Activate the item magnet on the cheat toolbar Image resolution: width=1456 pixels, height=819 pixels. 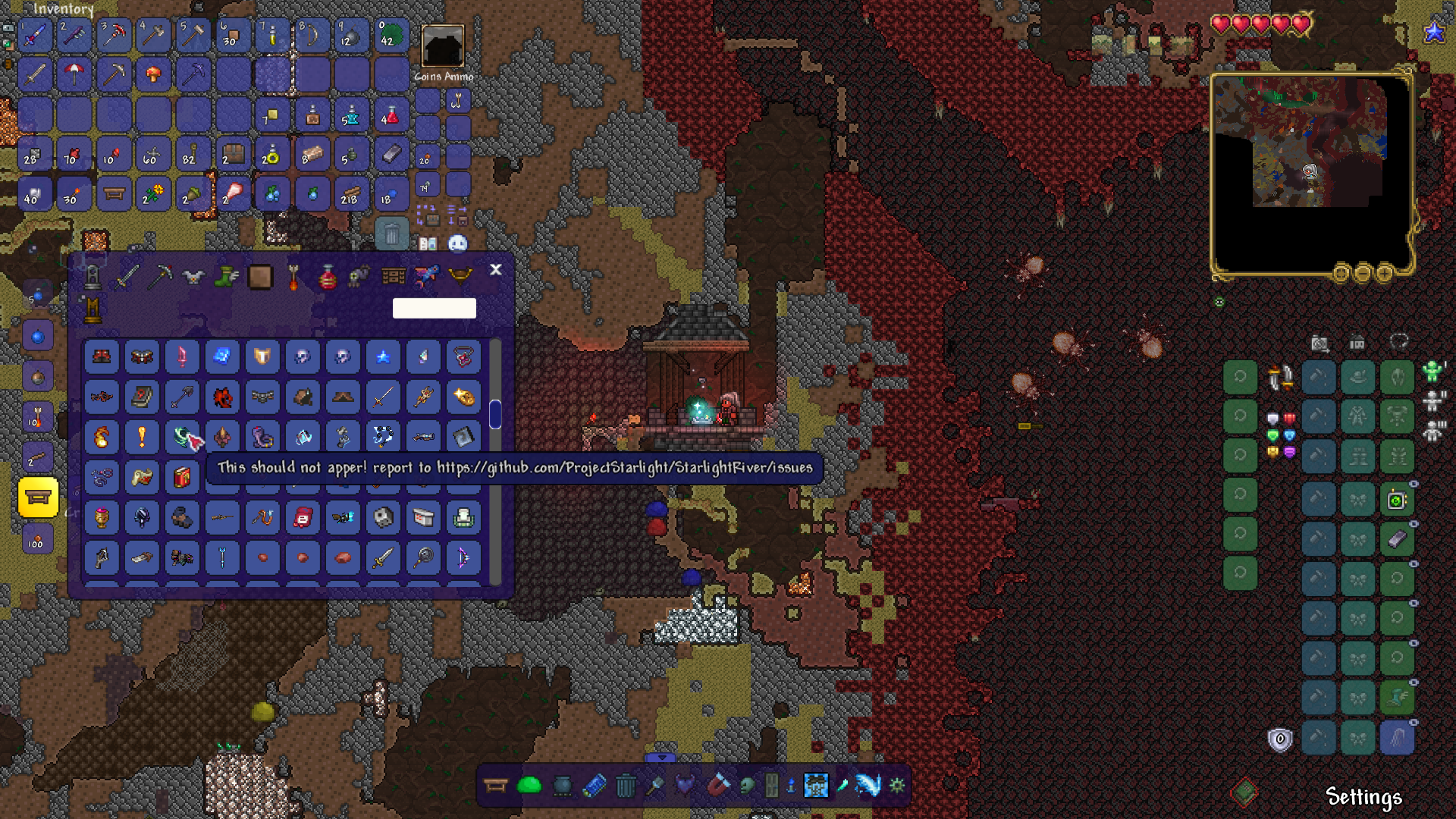pos(719,786)
